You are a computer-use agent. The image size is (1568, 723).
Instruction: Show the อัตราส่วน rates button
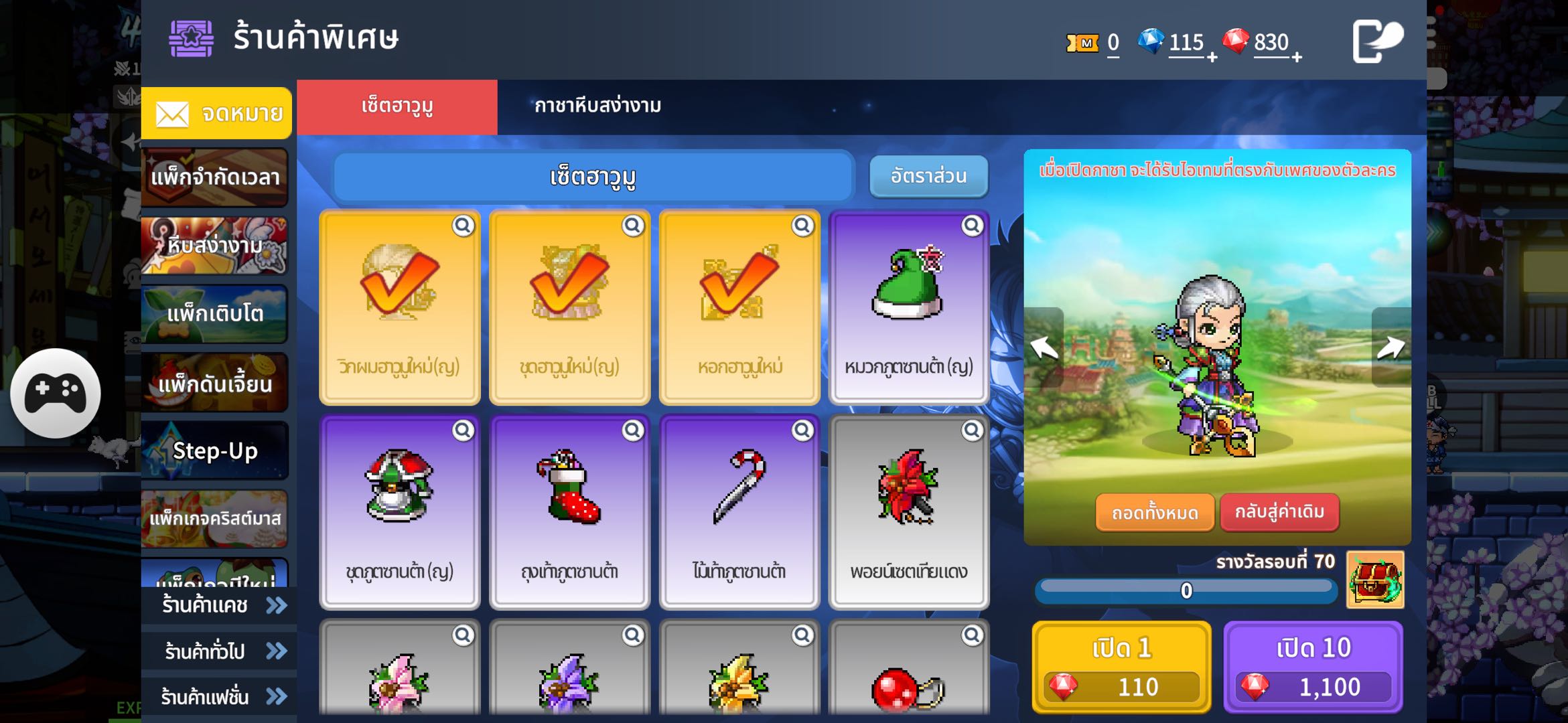[x=928, y=176]
